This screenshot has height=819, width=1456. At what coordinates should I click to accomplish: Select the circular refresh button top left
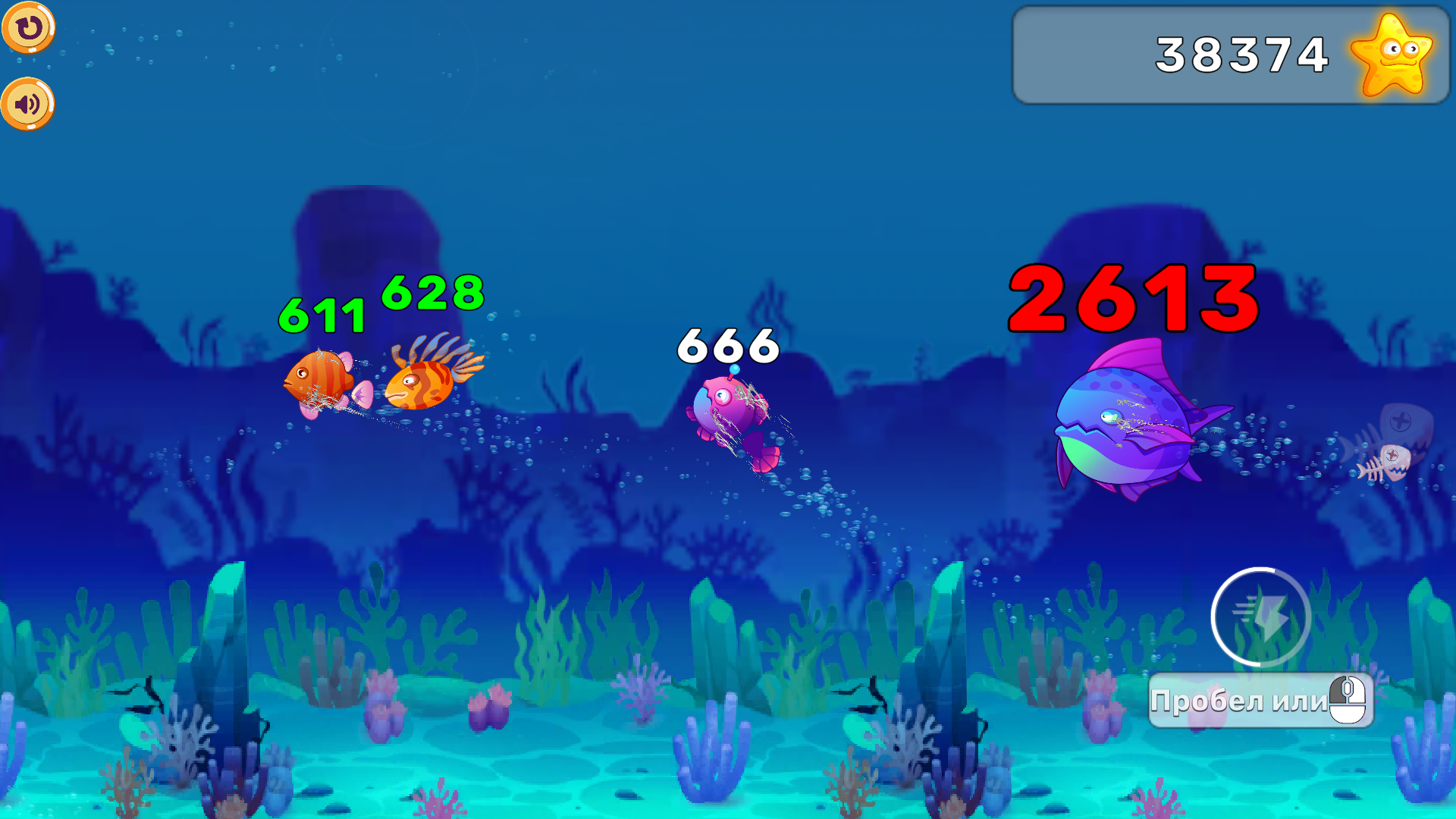[28, 28]
